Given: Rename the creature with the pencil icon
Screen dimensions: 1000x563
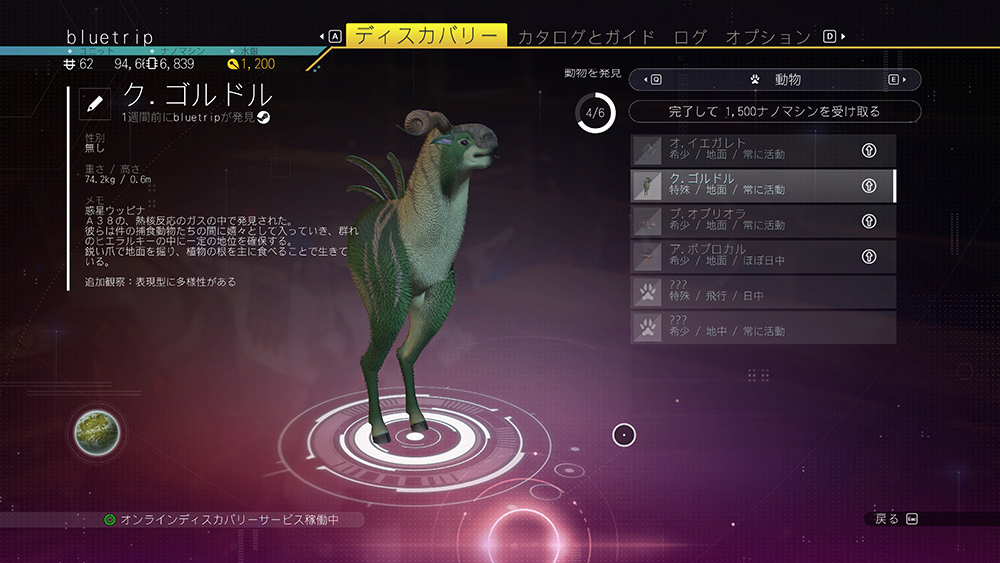Looking at the screenshot, I should (95, 102).
